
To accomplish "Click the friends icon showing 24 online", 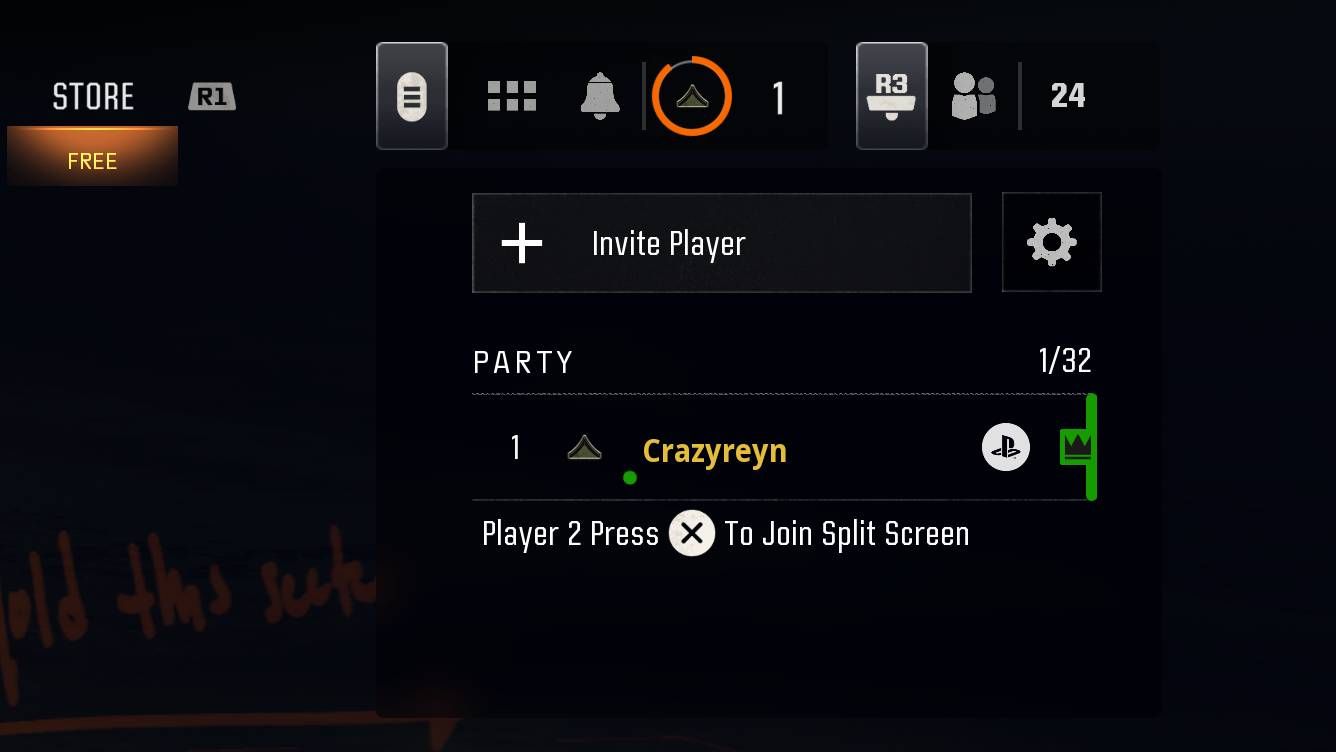I will (x=973, y=95).
